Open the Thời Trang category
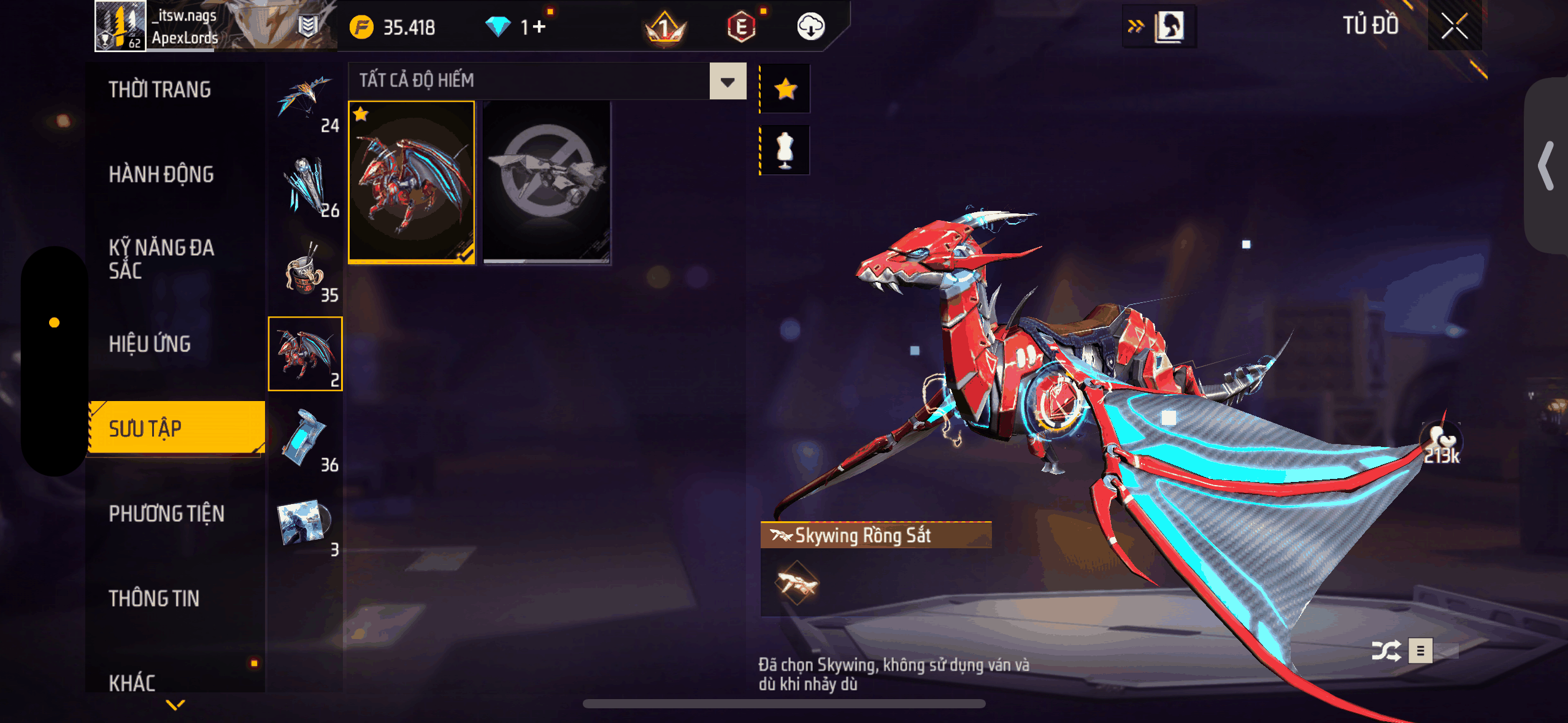 [x=159, y=90]
